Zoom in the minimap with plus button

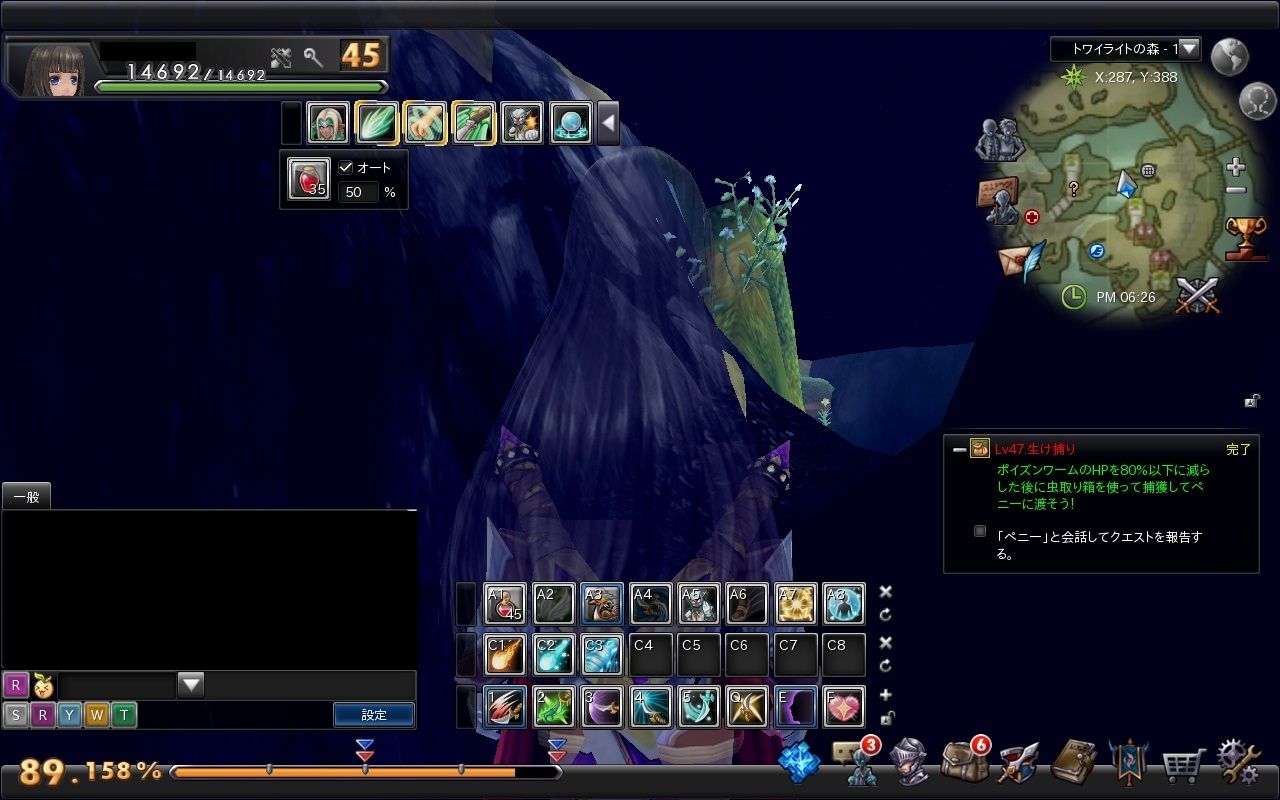(1236, 167)
